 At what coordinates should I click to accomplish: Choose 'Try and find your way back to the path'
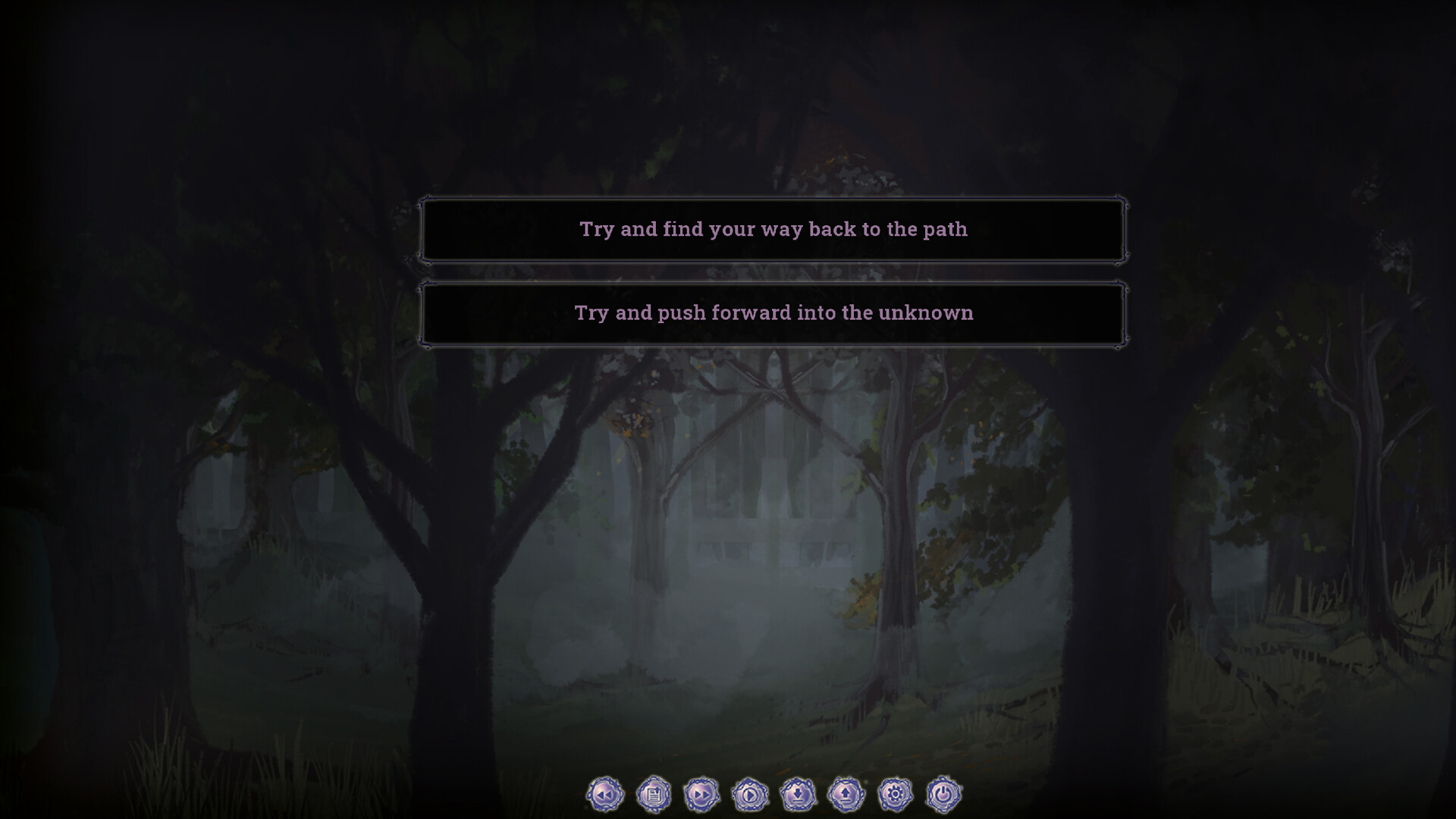[x=773, y=231]
